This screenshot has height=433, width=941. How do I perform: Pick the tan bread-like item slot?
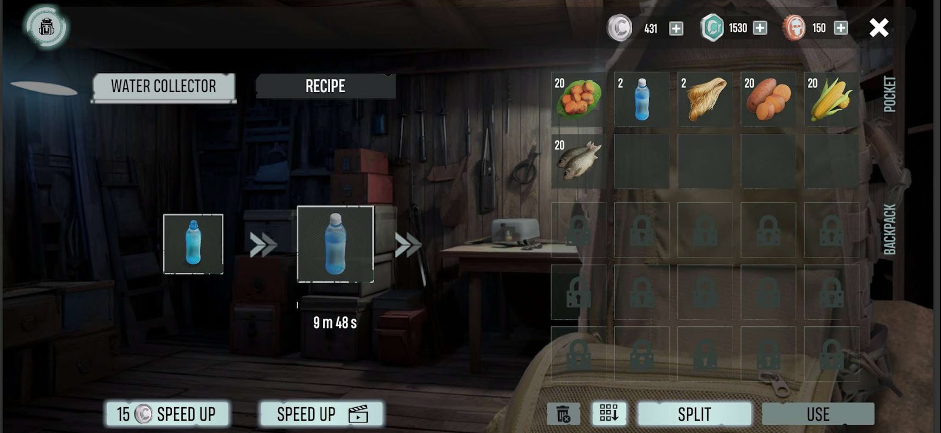point(705,99)
